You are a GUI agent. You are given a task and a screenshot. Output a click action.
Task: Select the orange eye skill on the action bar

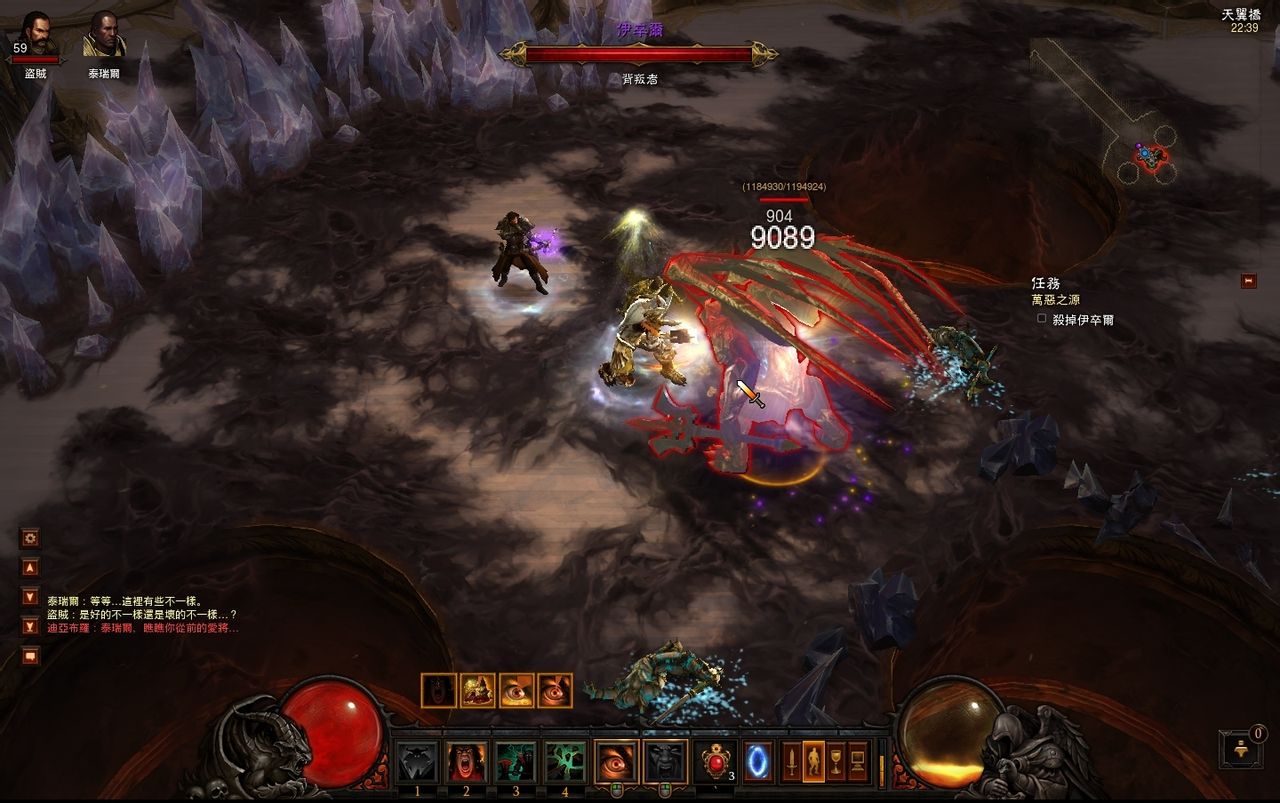click(x=616, y=762)
